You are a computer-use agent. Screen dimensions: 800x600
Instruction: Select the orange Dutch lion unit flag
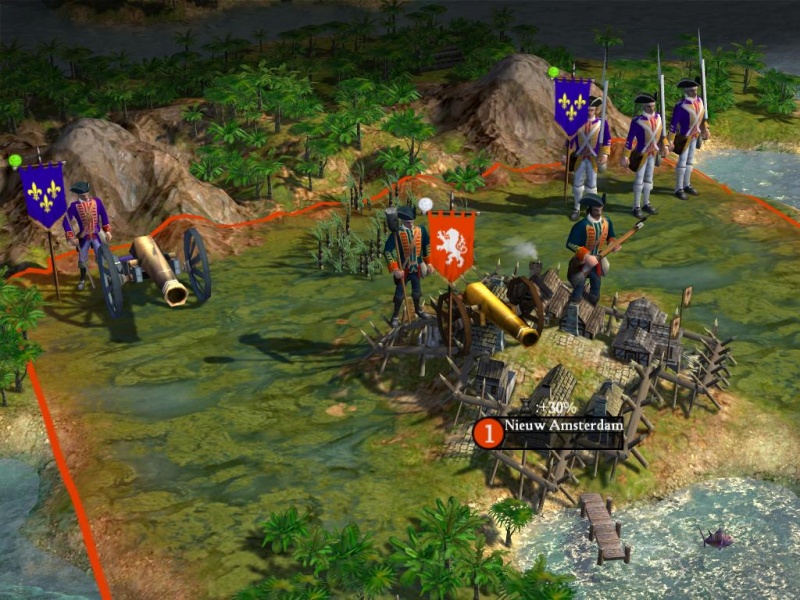(451, 244)
